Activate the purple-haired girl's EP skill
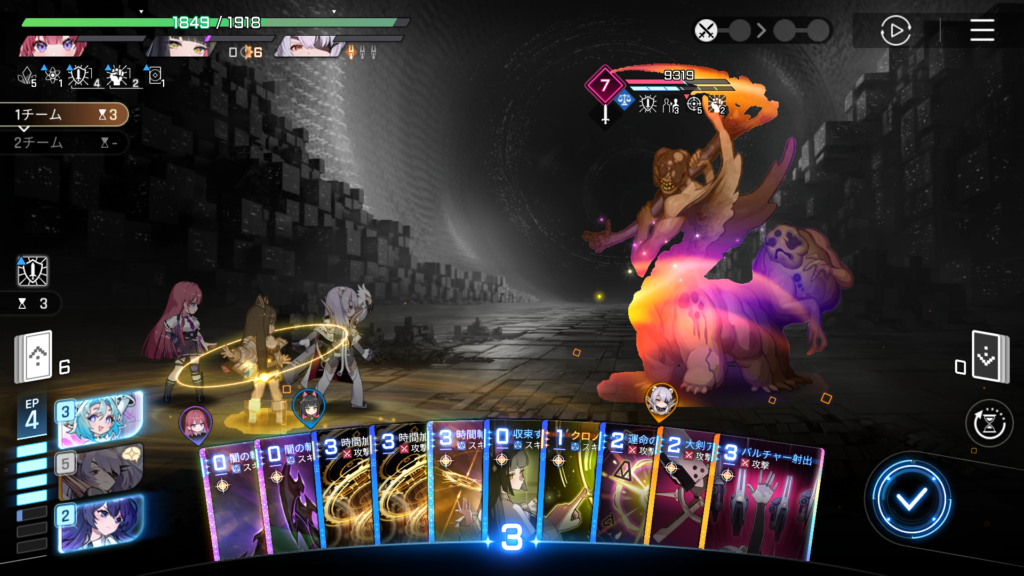 (x=101, y=523)
